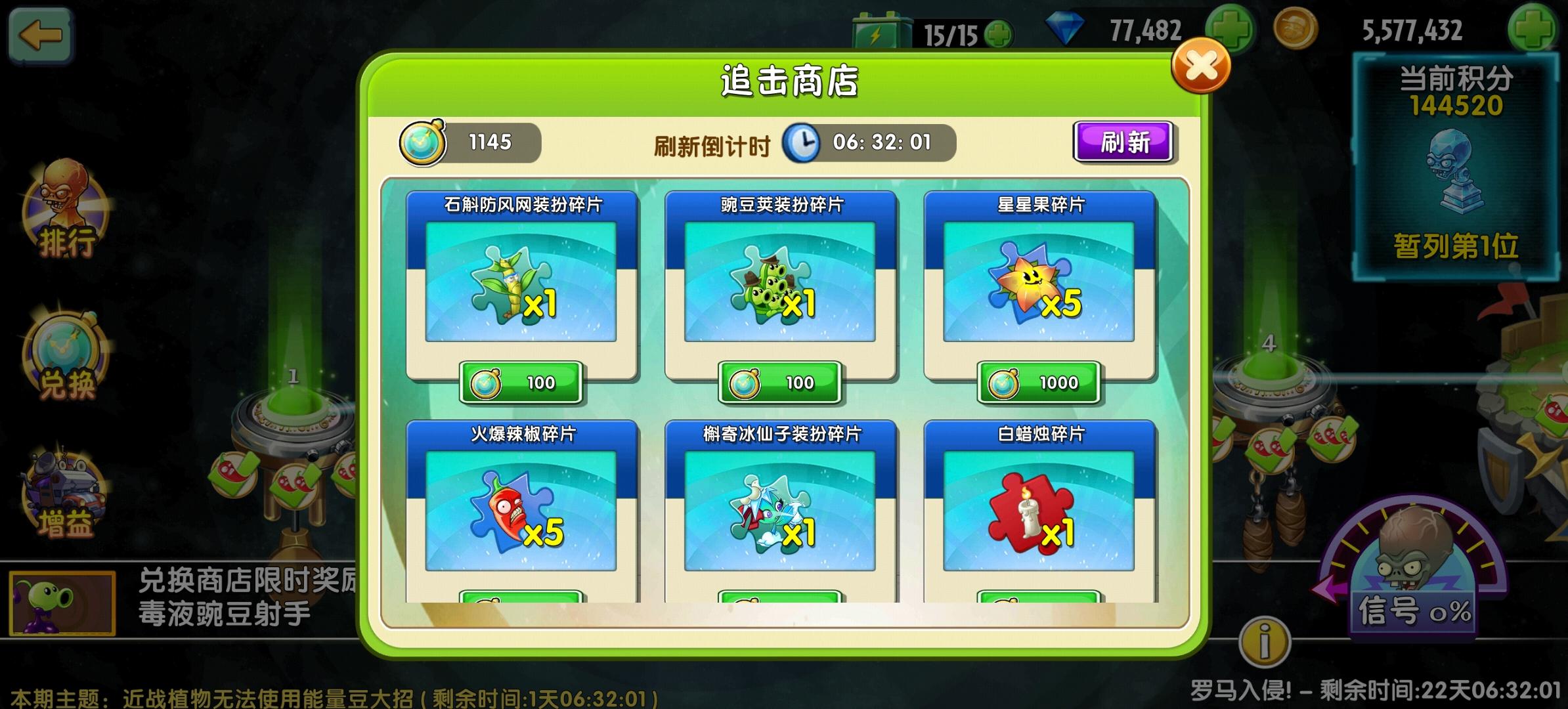Screen dimensions: 1568x709
Task: Tap the clock icon beside the refresh countdown
Action: (x=802, y=144)
